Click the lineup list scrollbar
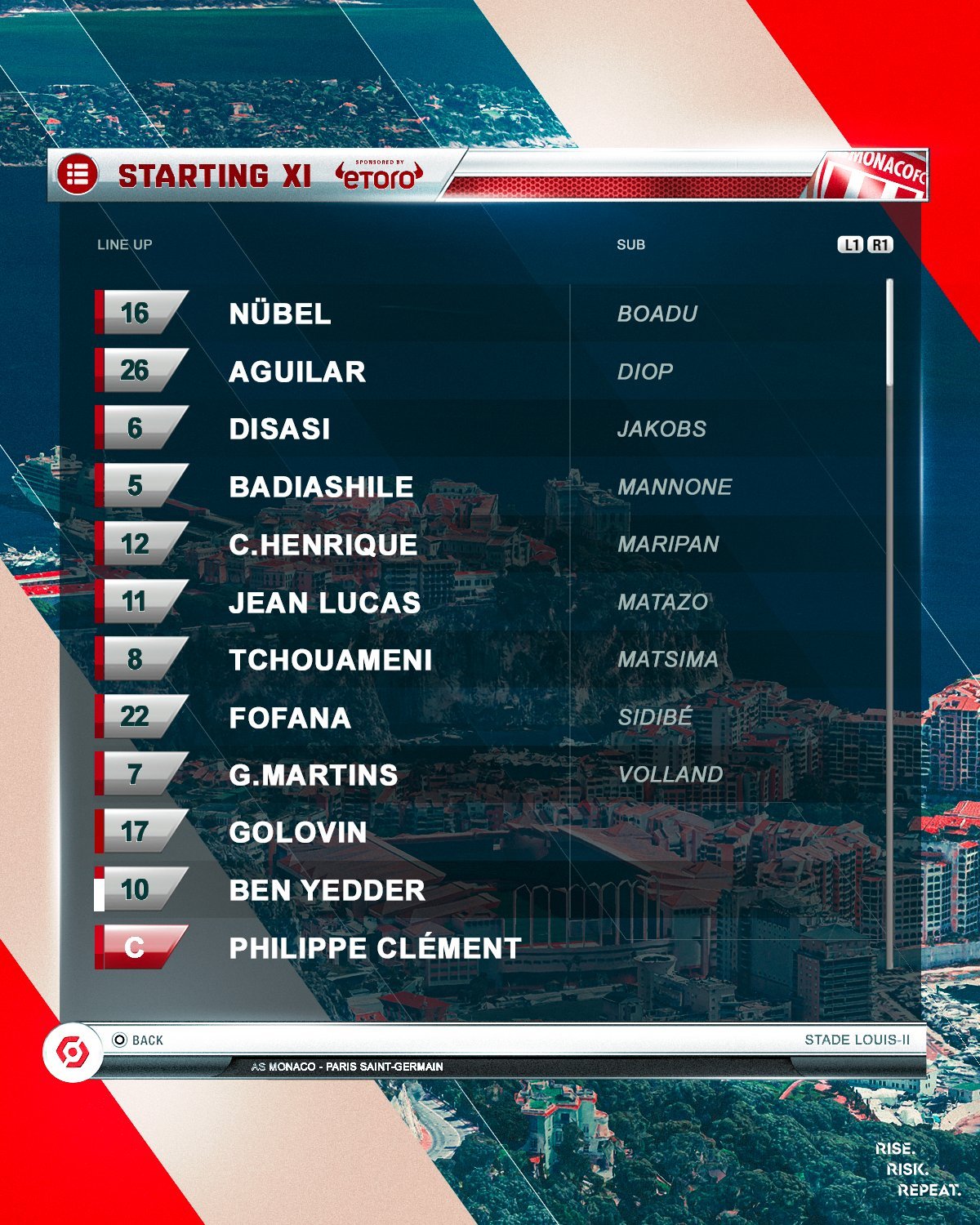The height and width of the screenshot is (1225, 980). click(x=889, y=333)
